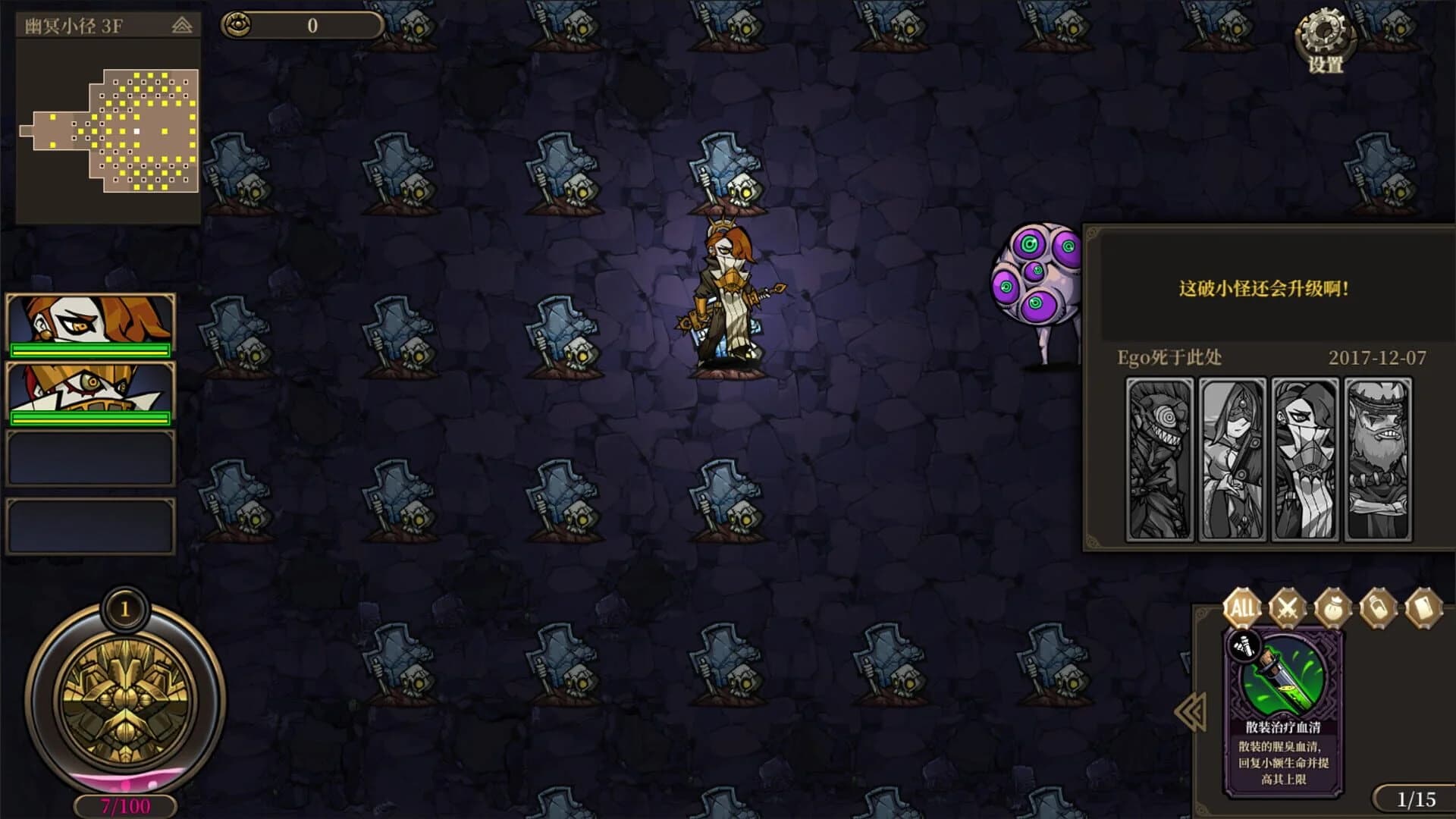Viewport: 1456px width, 819px height.
Task: Collapse the inventory panel via double-chevron arrow
Action: [1189, 713]
